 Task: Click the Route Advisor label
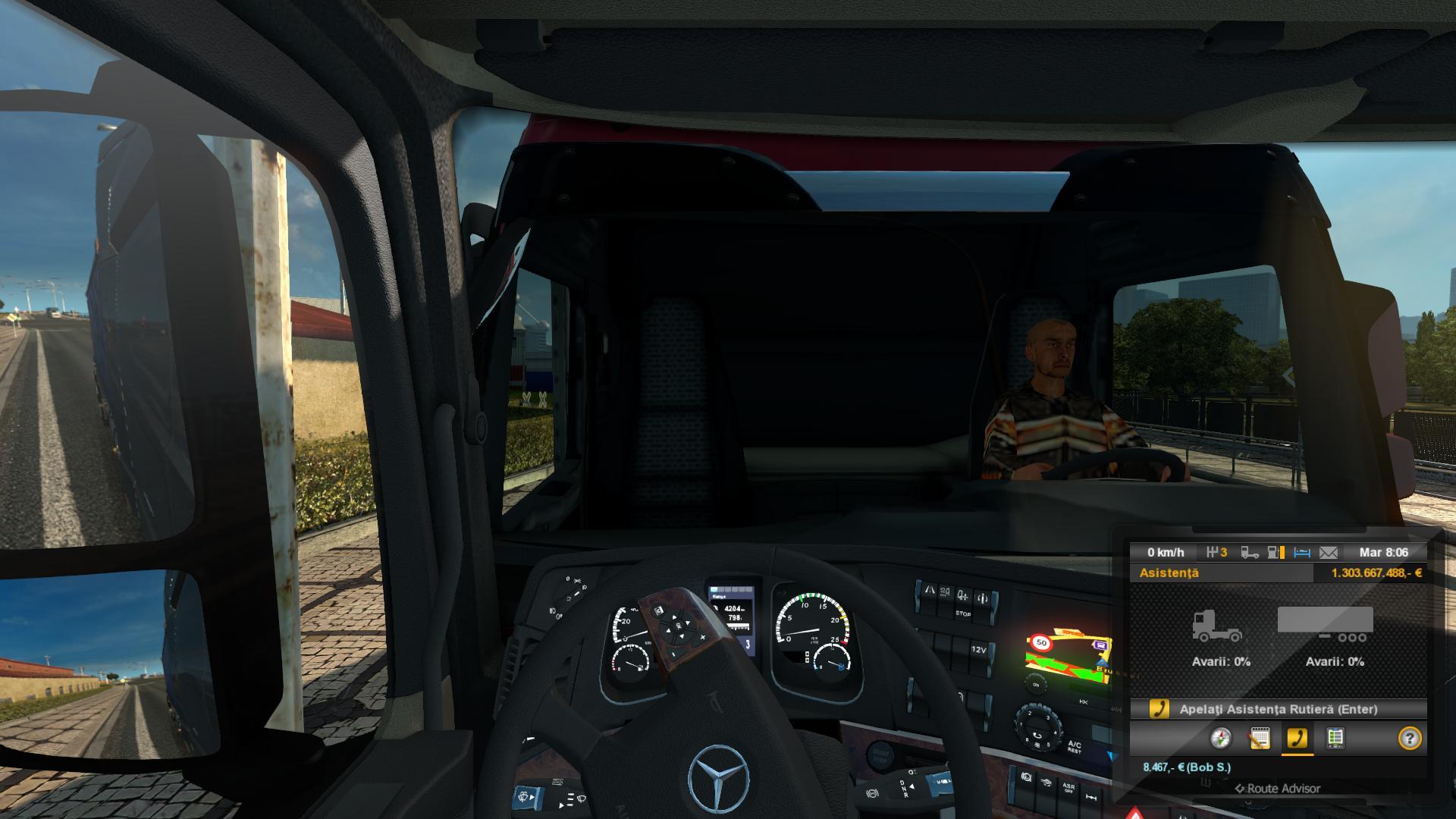pos(1278,789)
